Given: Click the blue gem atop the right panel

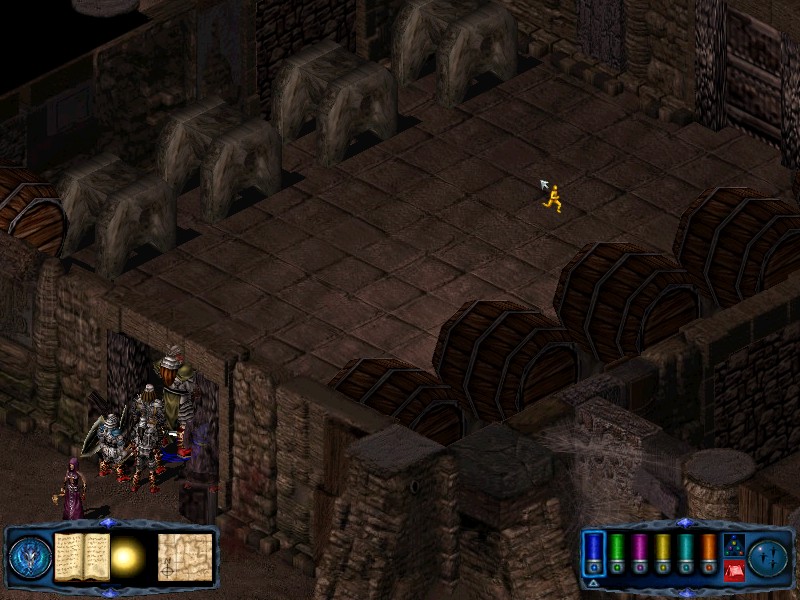Looking at the screenshot, I should click(684, 523).
